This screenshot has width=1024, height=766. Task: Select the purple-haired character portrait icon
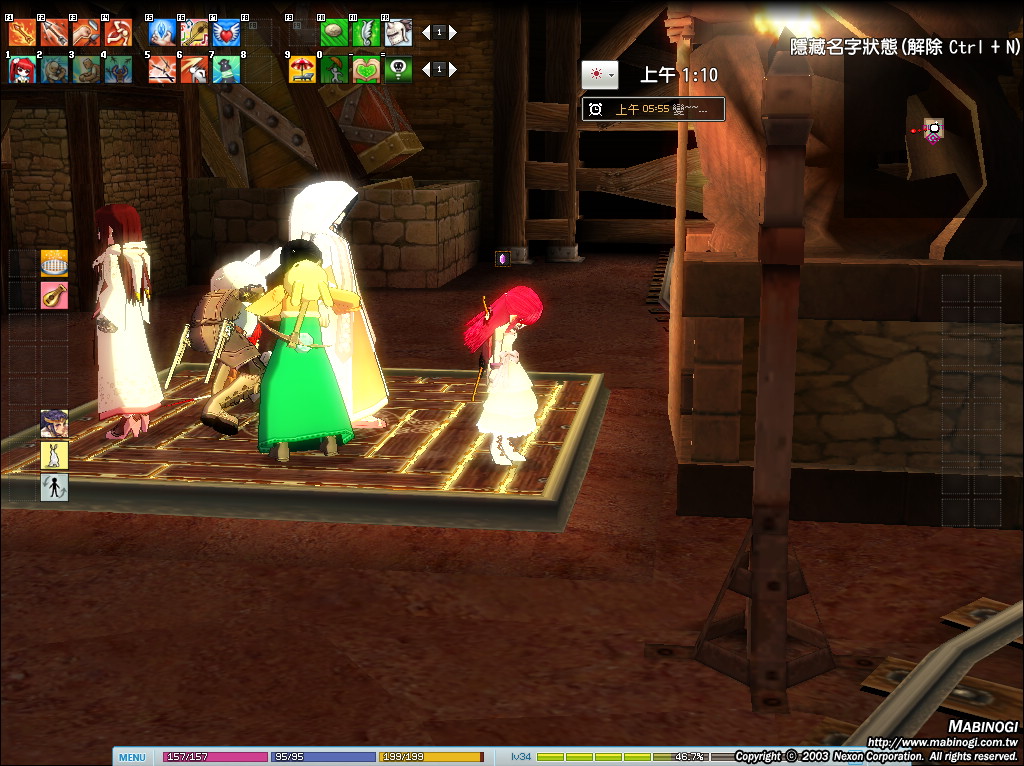[x=54, y=424]
